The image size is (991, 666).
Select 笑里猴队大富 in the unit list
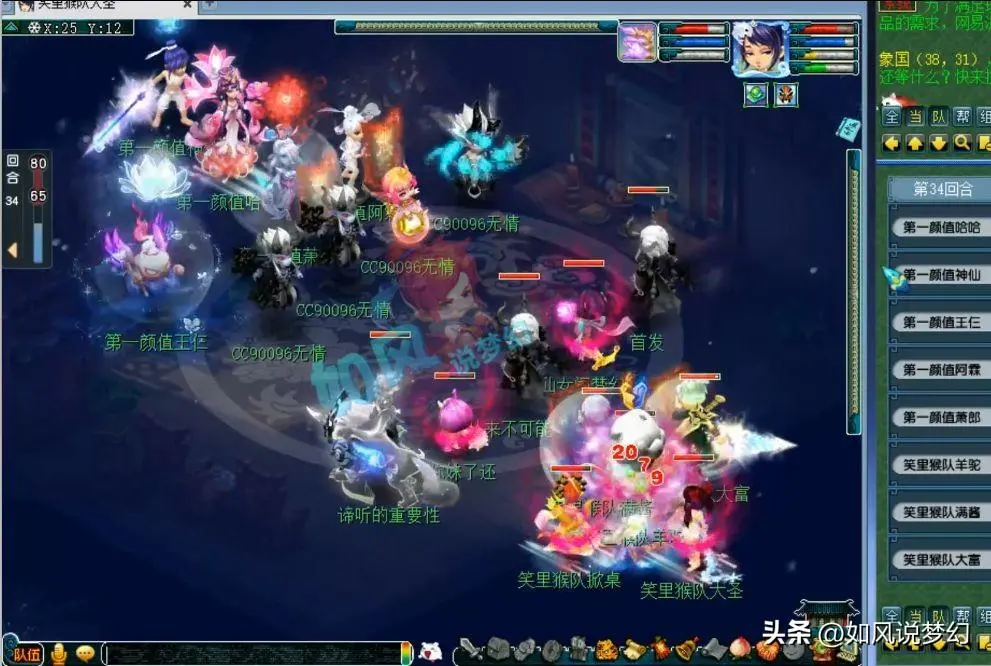pos(941,560)
